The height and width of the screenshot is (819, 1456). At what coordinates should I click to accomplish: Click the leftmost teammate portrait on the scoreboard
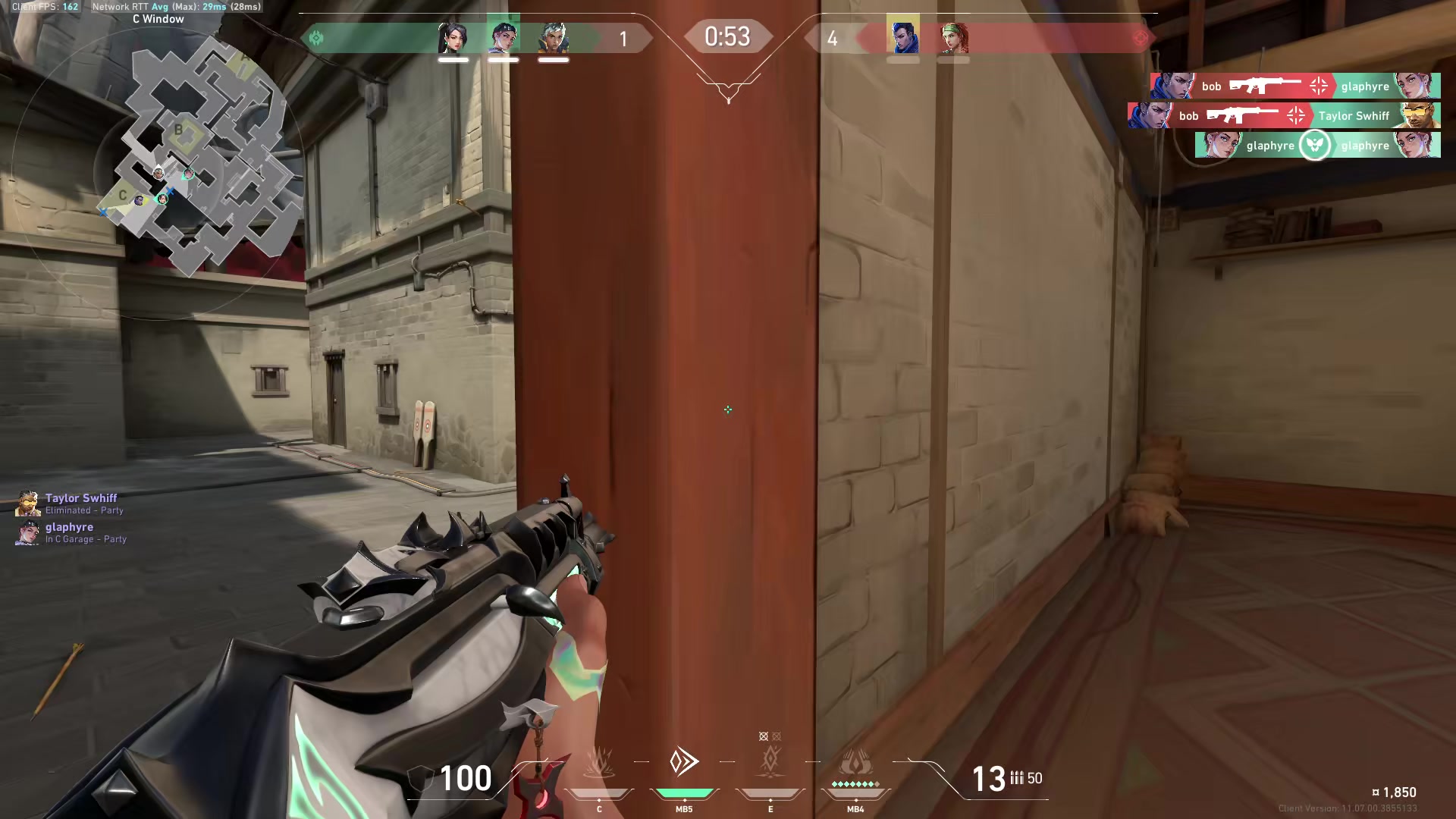[x=453, y=36]
